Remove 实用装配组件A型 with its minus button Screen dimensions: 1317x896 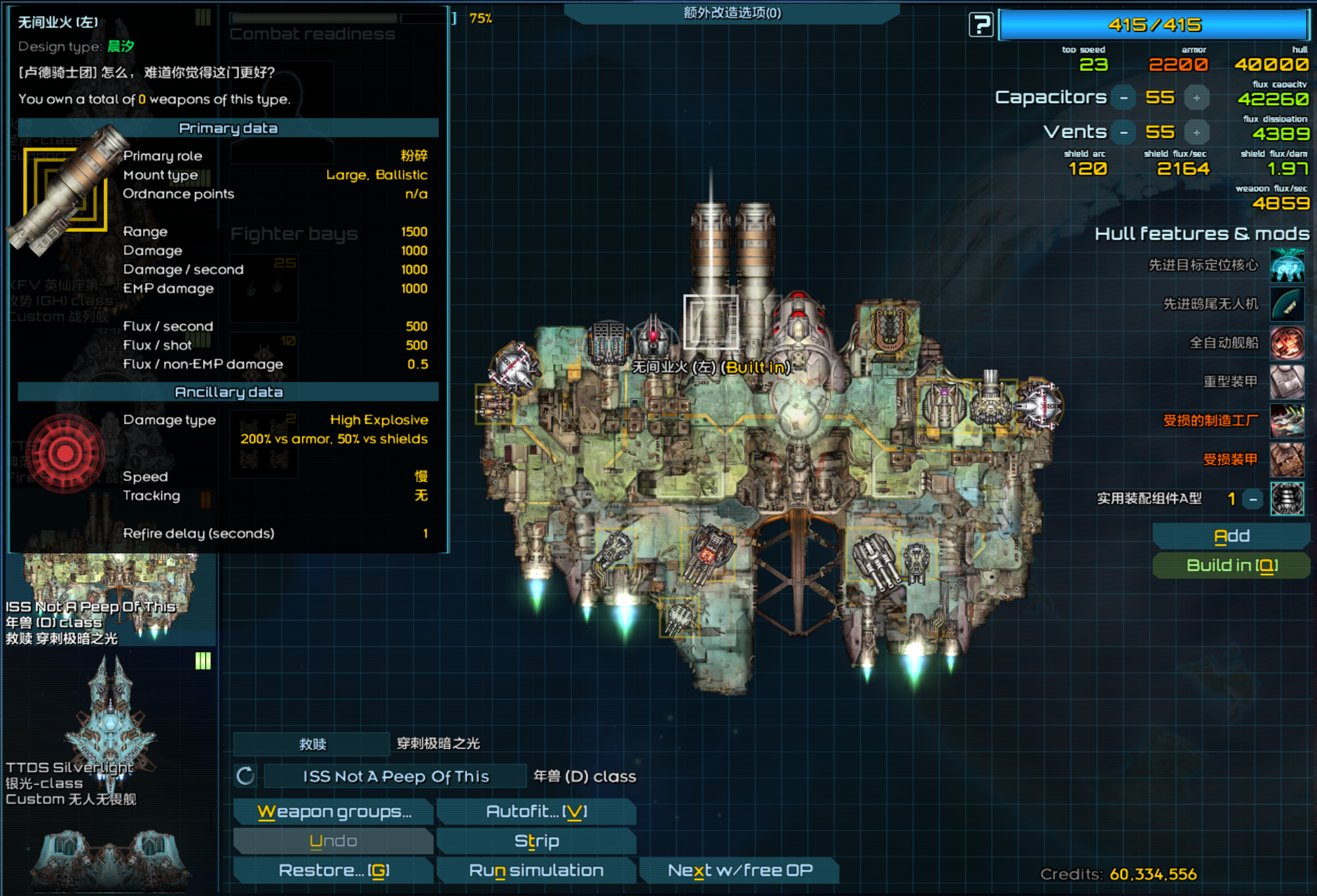click(1253, 499)
